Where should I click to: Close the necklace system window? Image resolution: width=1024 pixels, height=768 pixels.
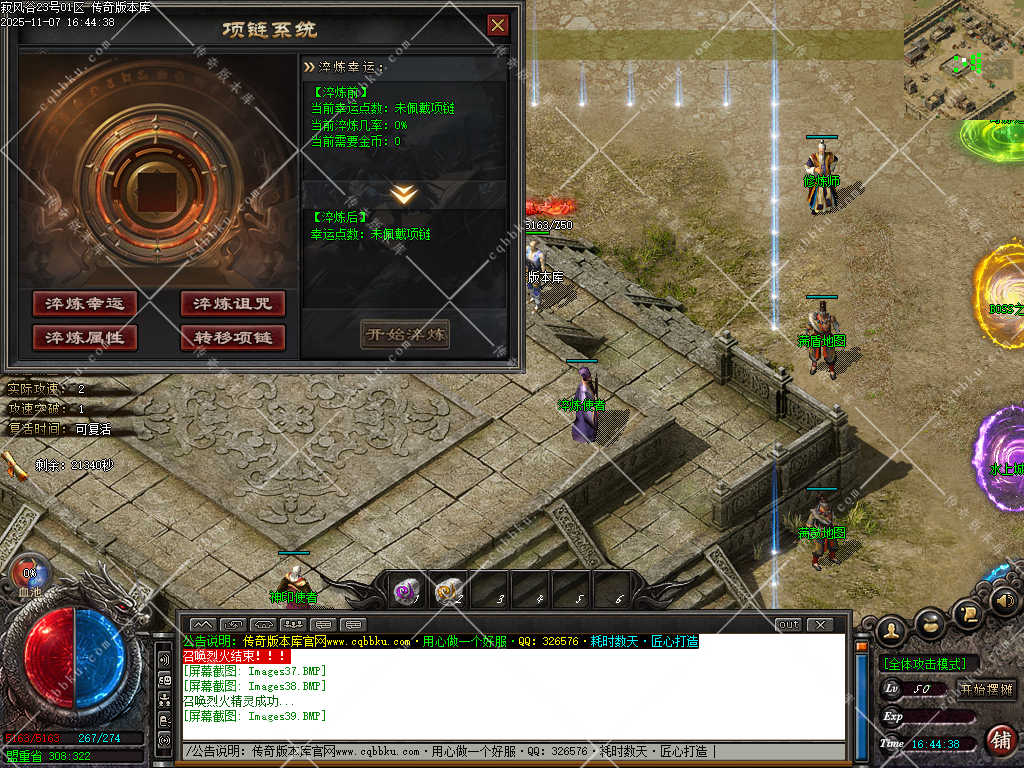click(498, 26)
